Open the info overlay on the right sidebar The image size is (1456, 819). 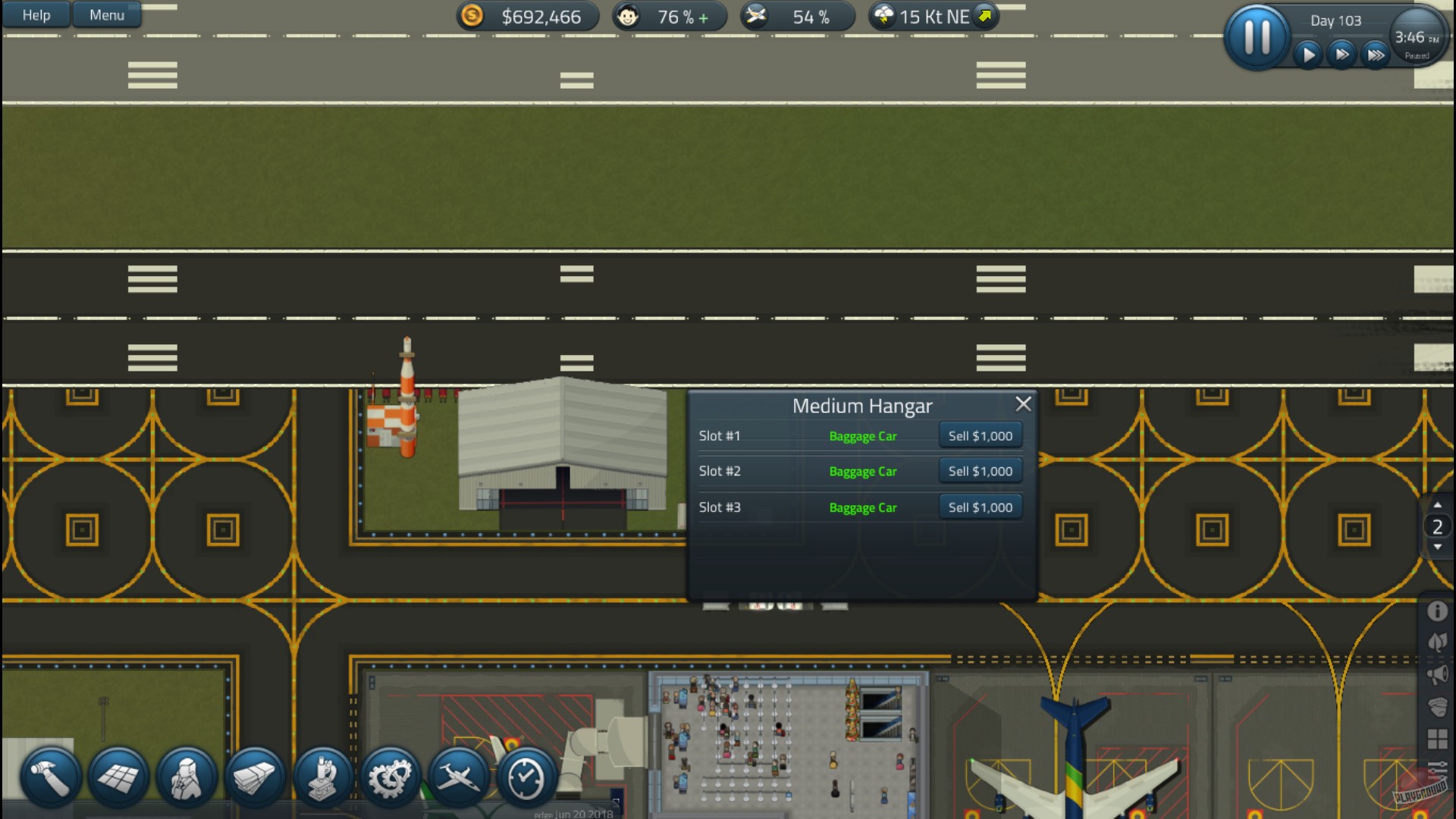pyautogui.click(x=1437, y=611)
